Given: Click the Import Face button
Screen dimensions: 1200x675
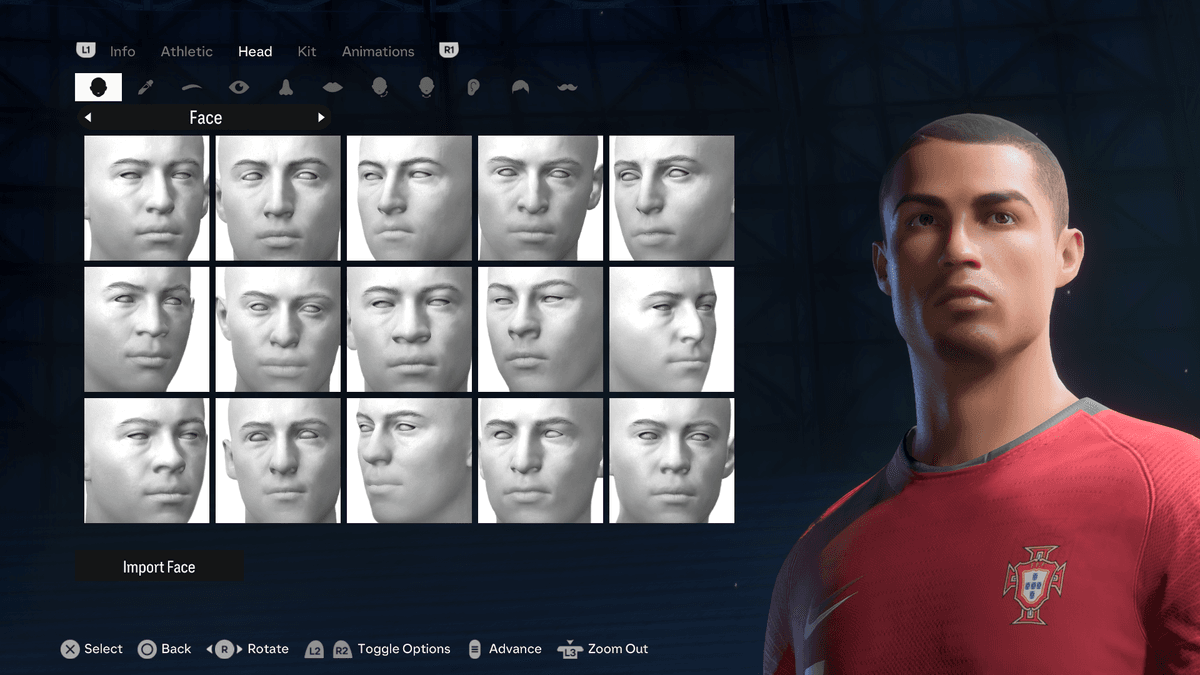Looking at the screenshot, I should 159,567.
